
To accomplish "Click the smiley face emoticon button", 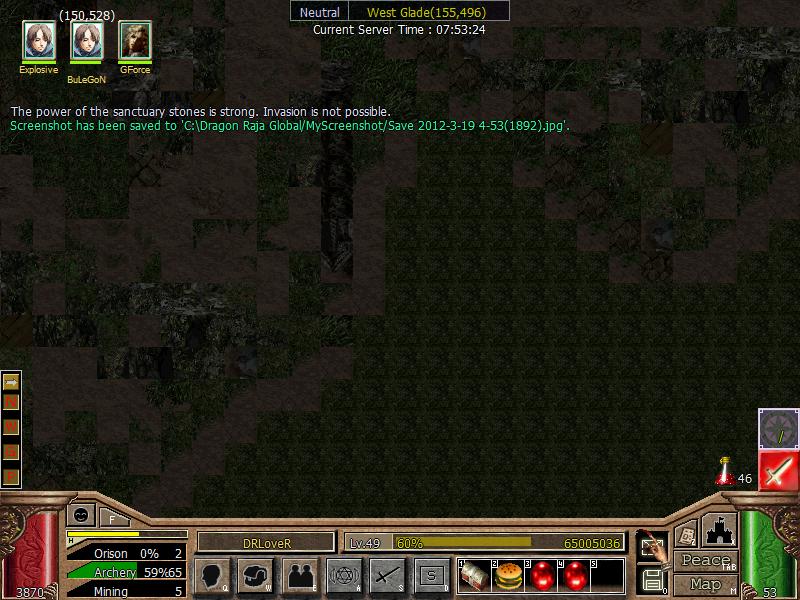I will coord(80,515).
